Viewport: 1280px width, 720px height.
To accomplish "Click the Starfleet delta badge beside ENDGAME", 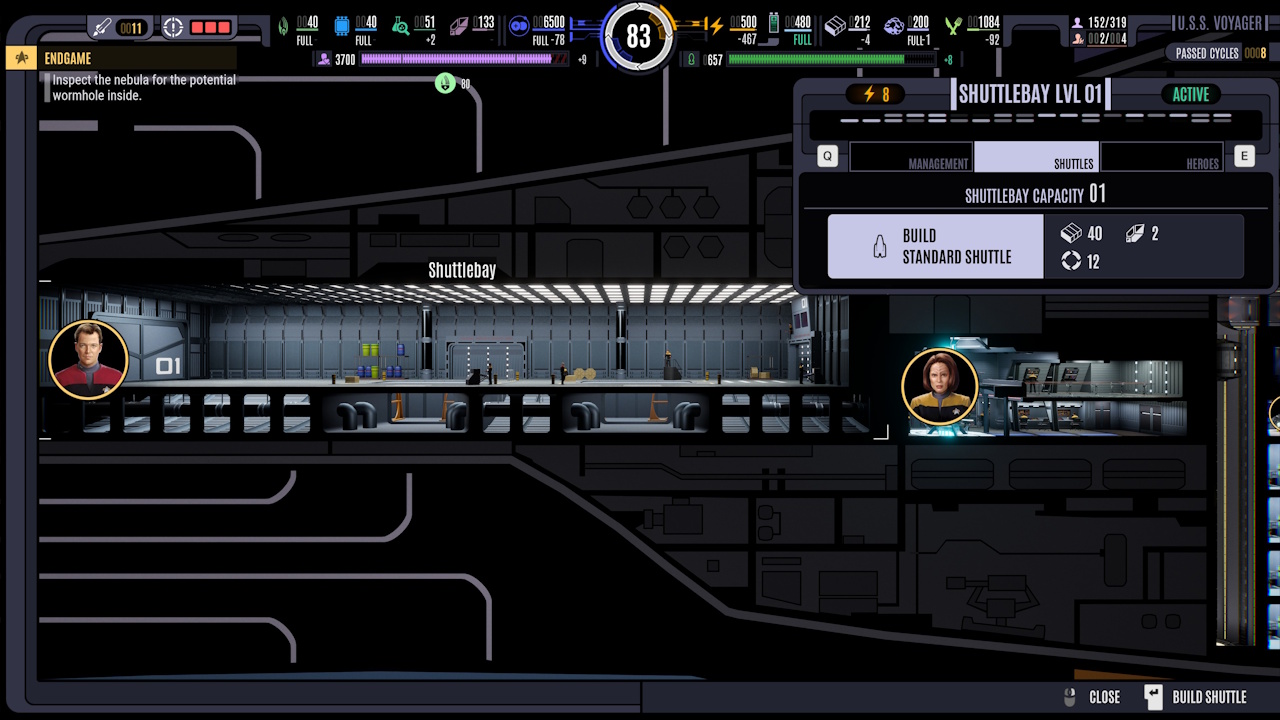I will [x=20, y=57].
